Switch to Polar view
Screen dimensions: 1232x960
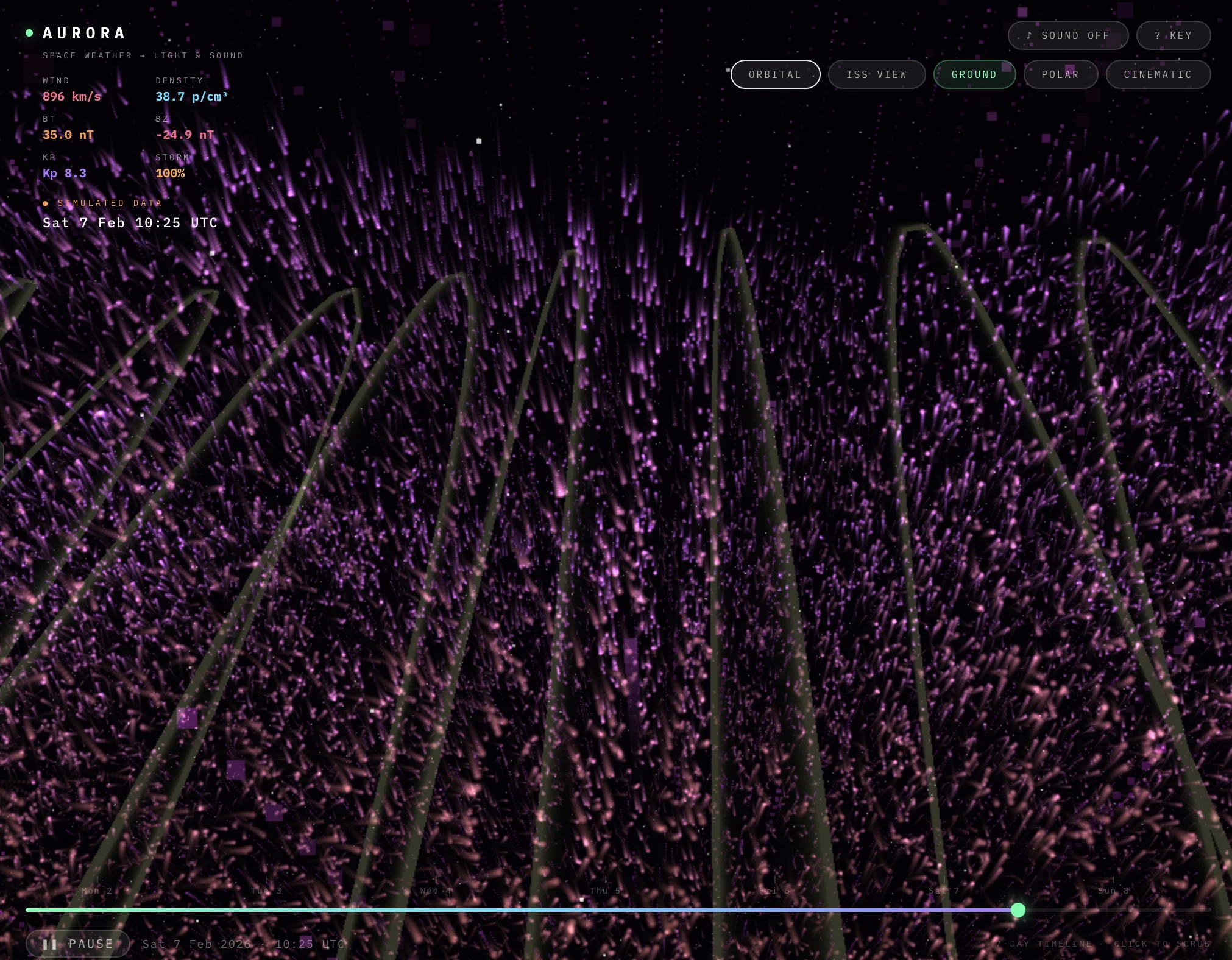point(1060,74)
